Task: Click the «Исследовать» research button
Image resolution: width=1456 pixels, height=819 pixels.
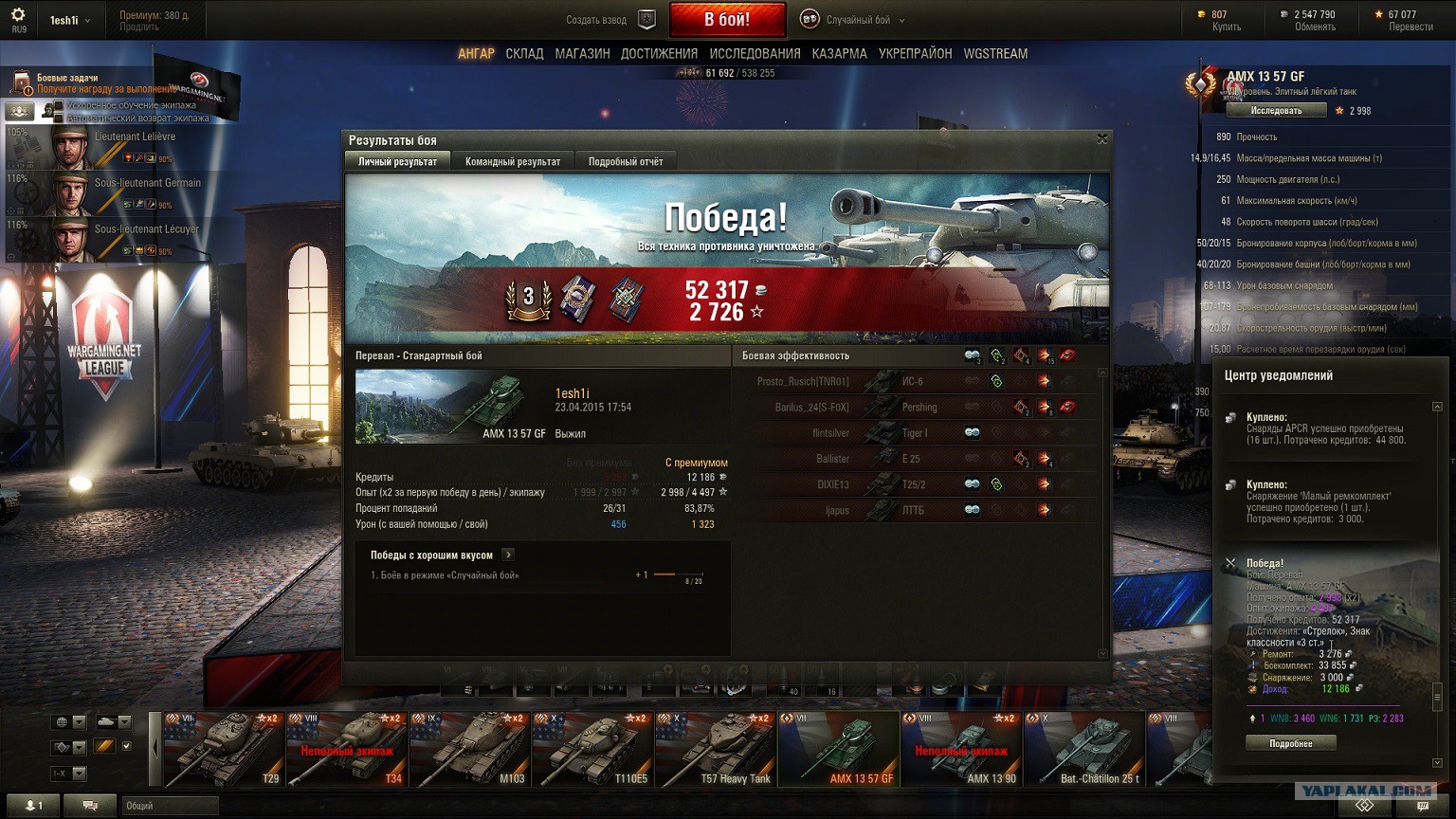Action: click(1275, 111)
